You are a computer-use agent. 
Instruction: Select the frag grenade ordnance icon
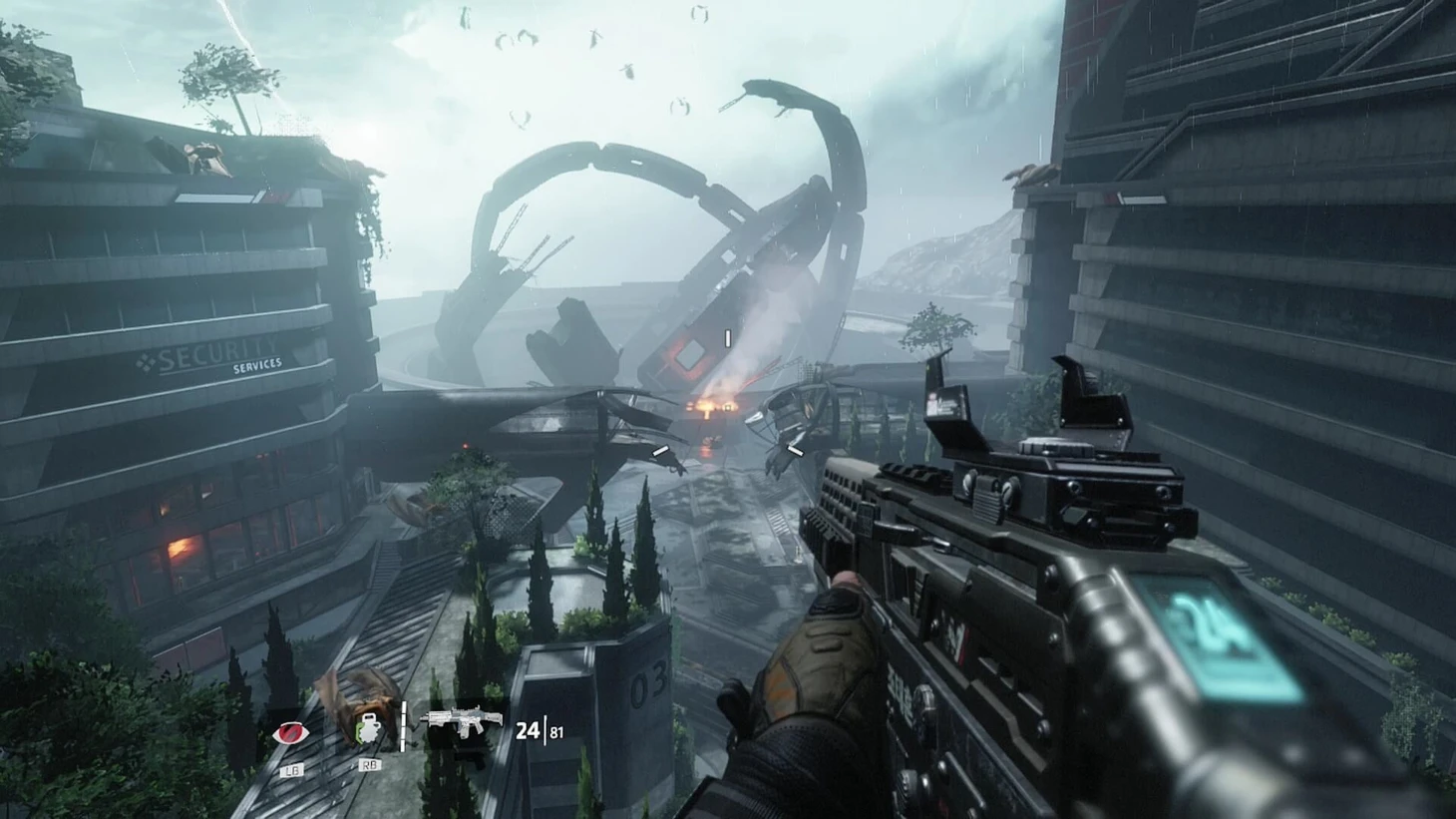[370, 731]
